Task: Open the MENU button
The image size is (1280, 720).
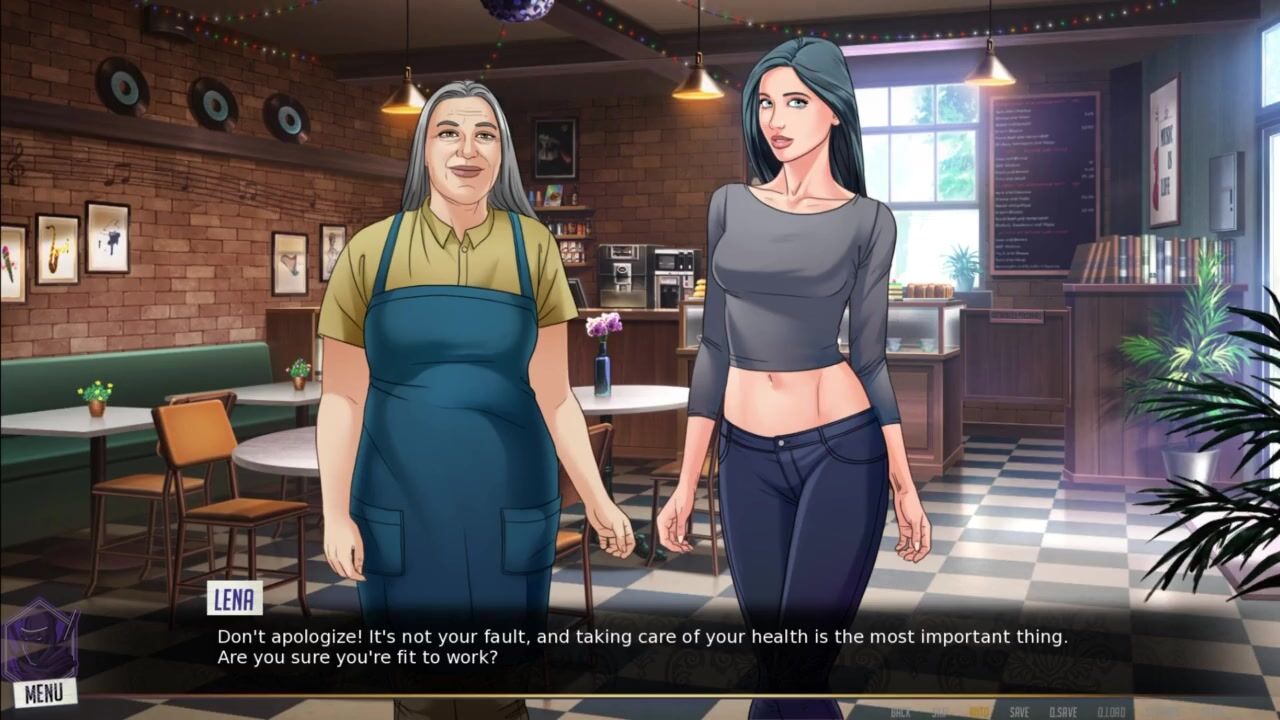Action: tap(44, 692)
